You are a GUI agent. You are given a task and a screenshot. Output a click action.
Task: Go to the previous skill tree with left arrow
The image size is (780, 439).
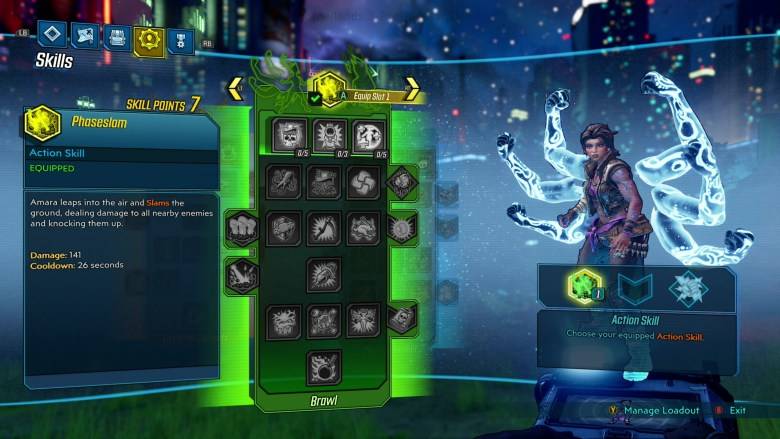point(236,88)
